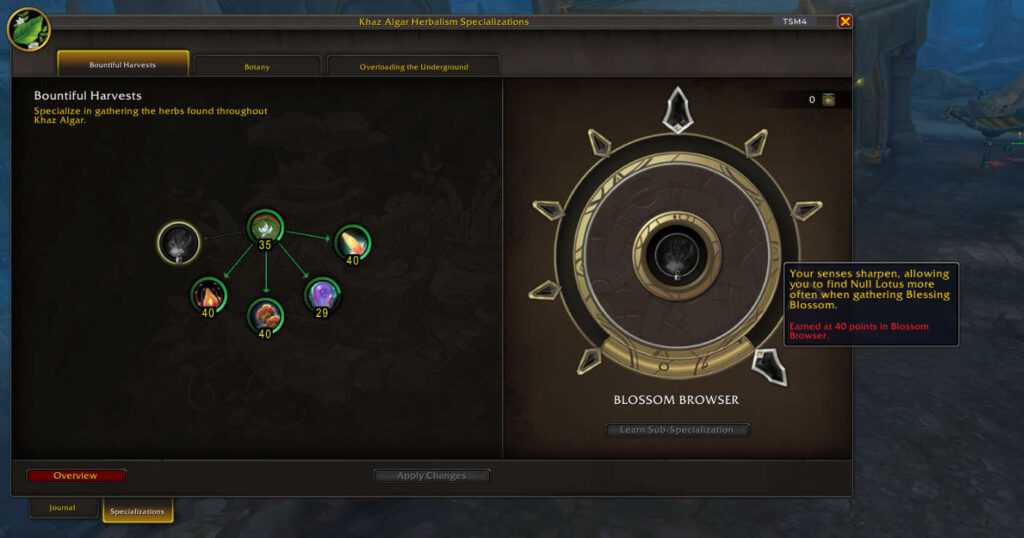Image resolution: width=1024 pixels, height=538 pixels.
Task: Apply Changes to the specialization
Action: tap(431, 476)
